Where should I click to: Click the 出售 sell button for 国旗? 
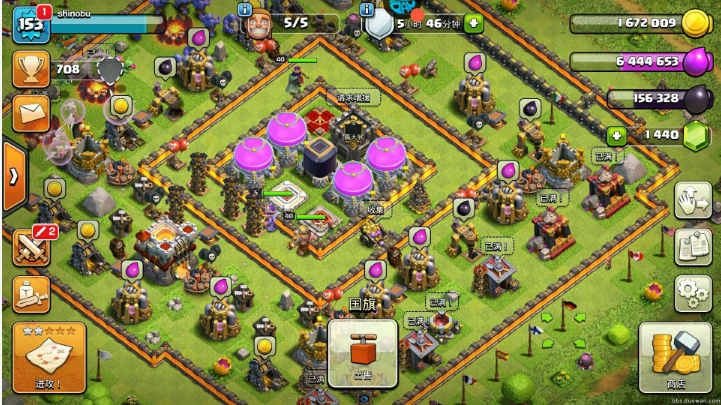click(363, 353)
